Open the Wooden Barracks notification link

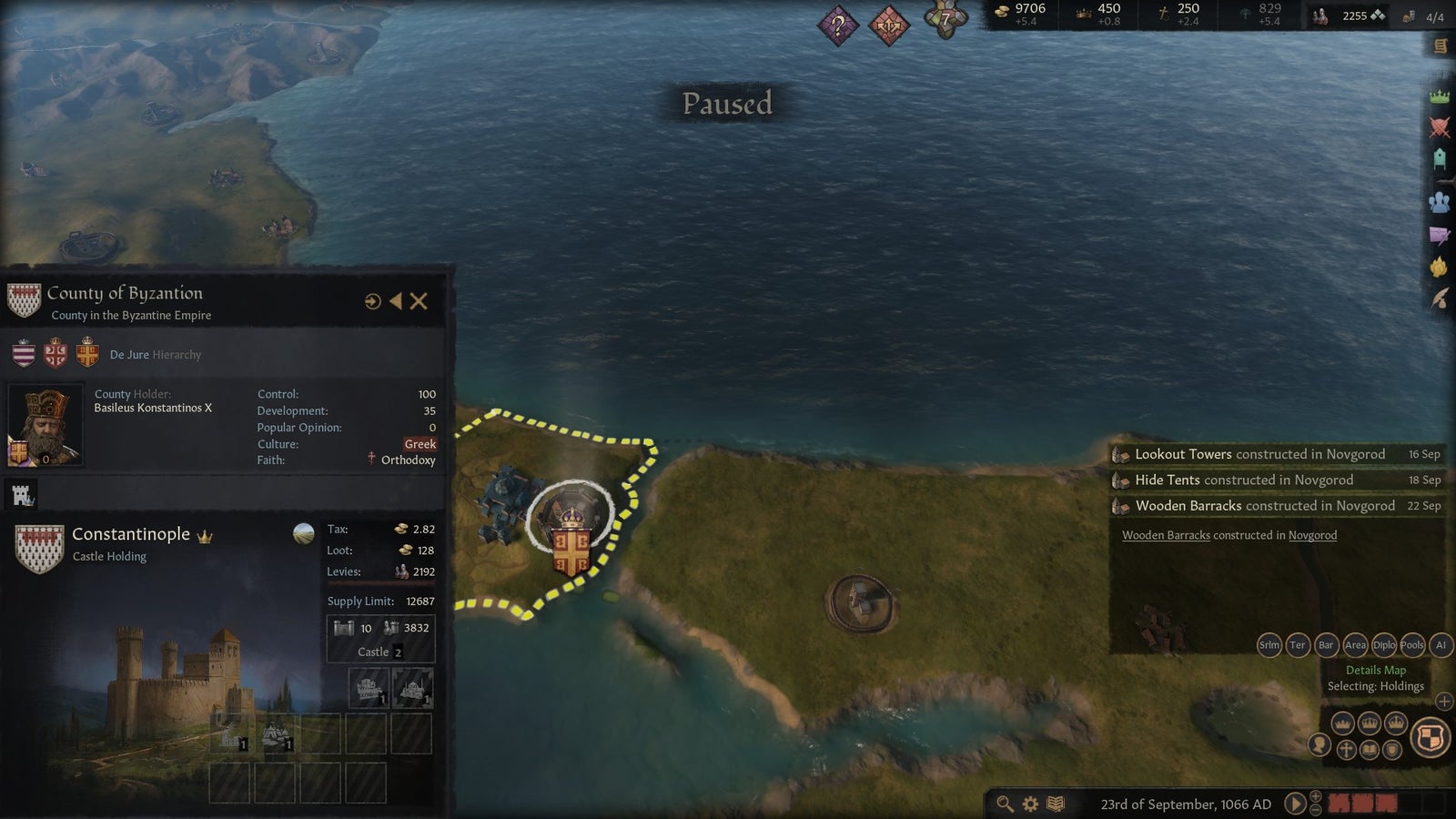click(x=1166, y=535)
